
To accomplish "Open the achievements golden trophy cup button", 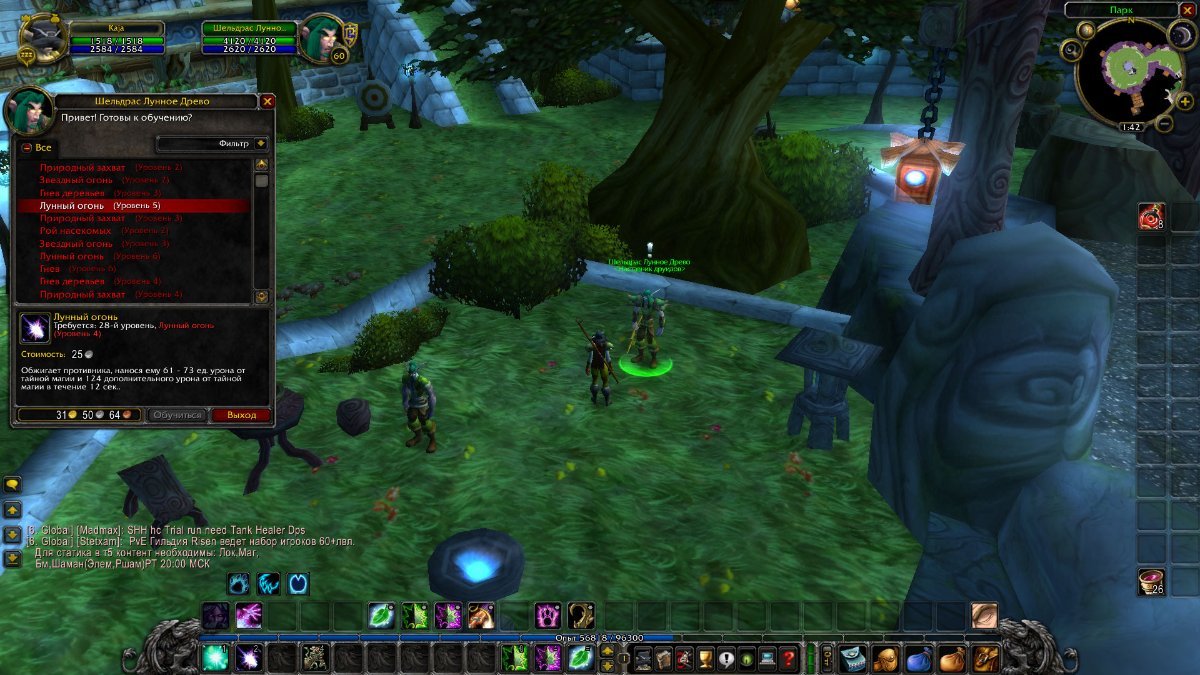I will (x=703, y=658).
